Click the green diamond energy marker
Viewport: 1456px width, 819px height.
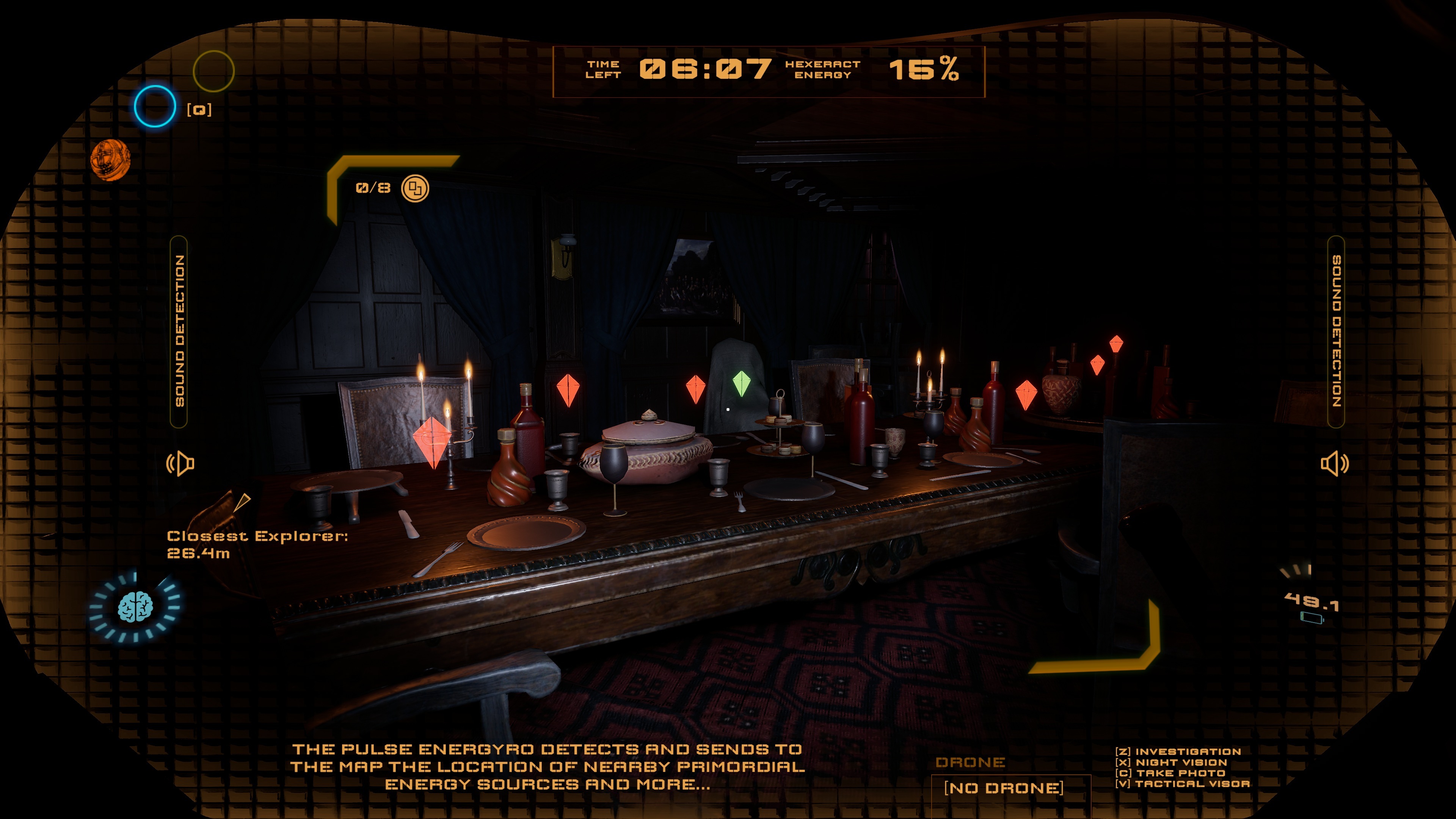(x=741, y=383)
